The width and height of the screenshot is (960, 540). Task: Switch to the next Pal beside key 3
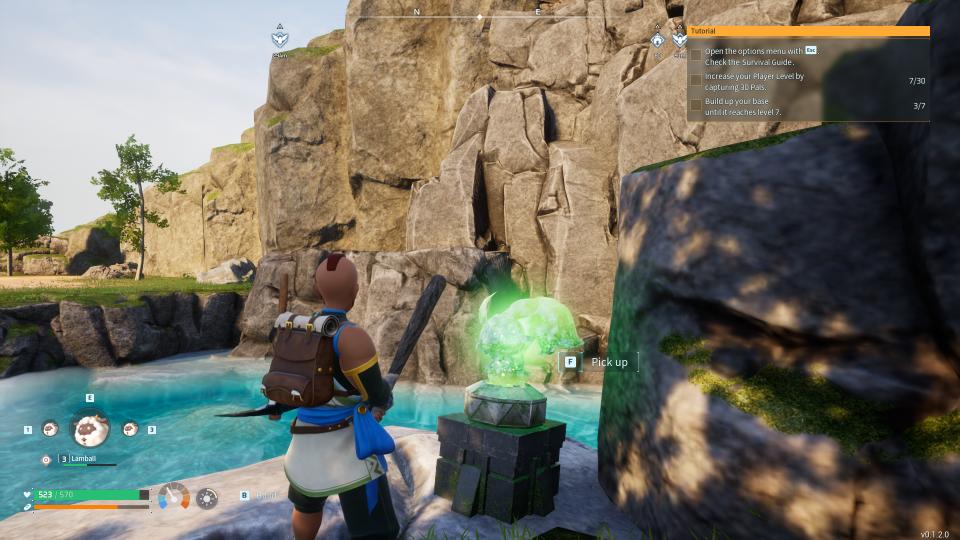tap(130, 429)
